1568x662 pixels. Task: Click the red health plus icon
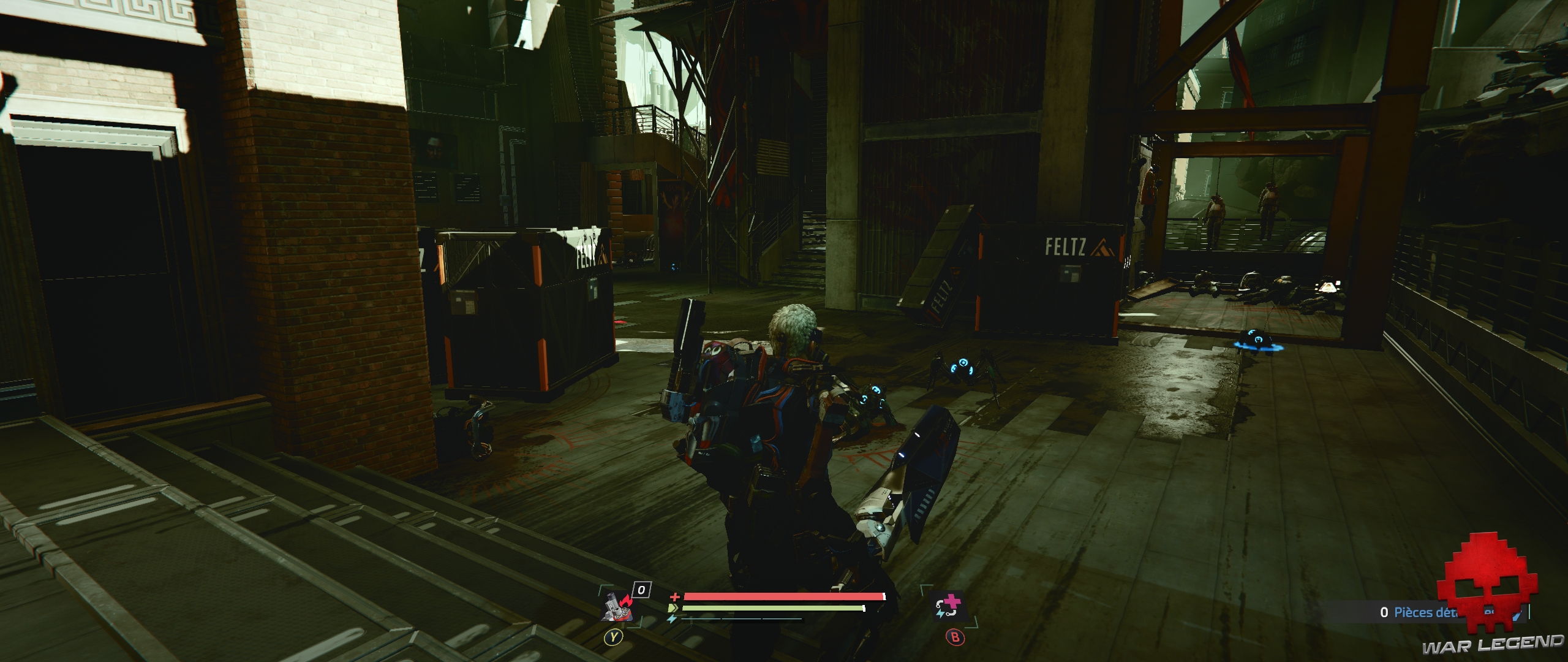[x=676, y=597]
